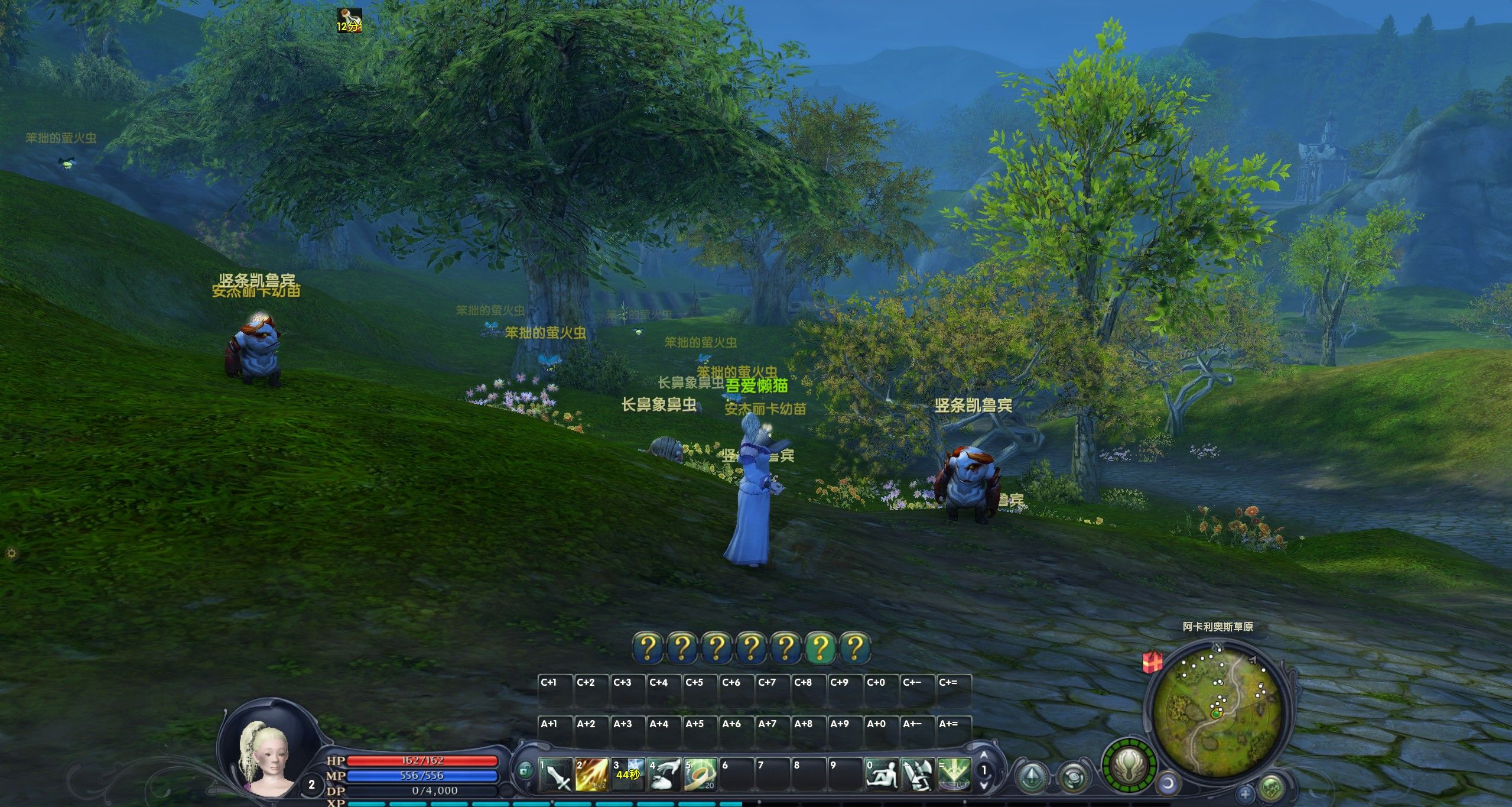Trigger the axe and armor skill icon
The width and height of the screenshot is (1512, 807).
click(918, 774)
